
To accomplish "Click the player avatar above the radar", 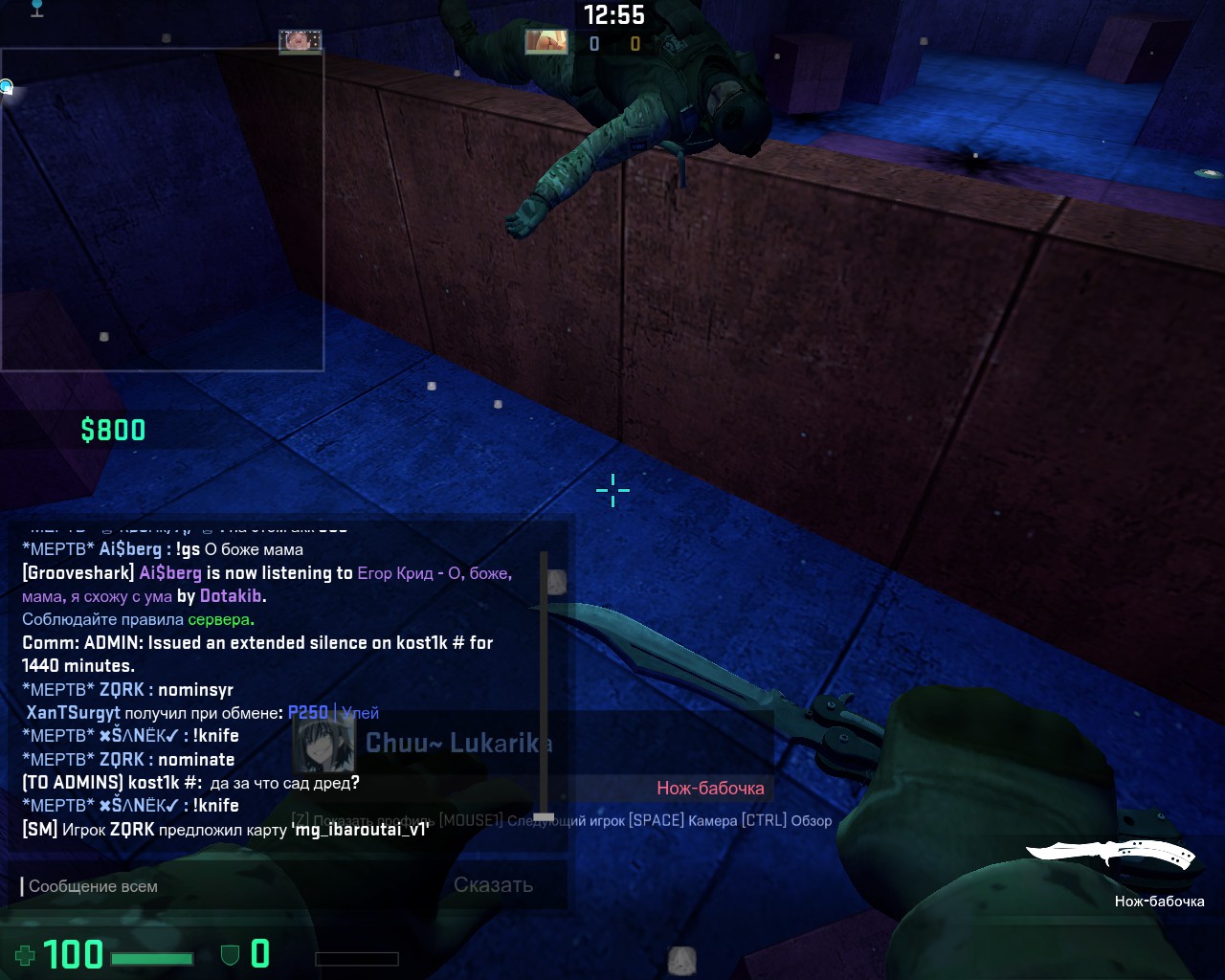I will click(300, 41).
